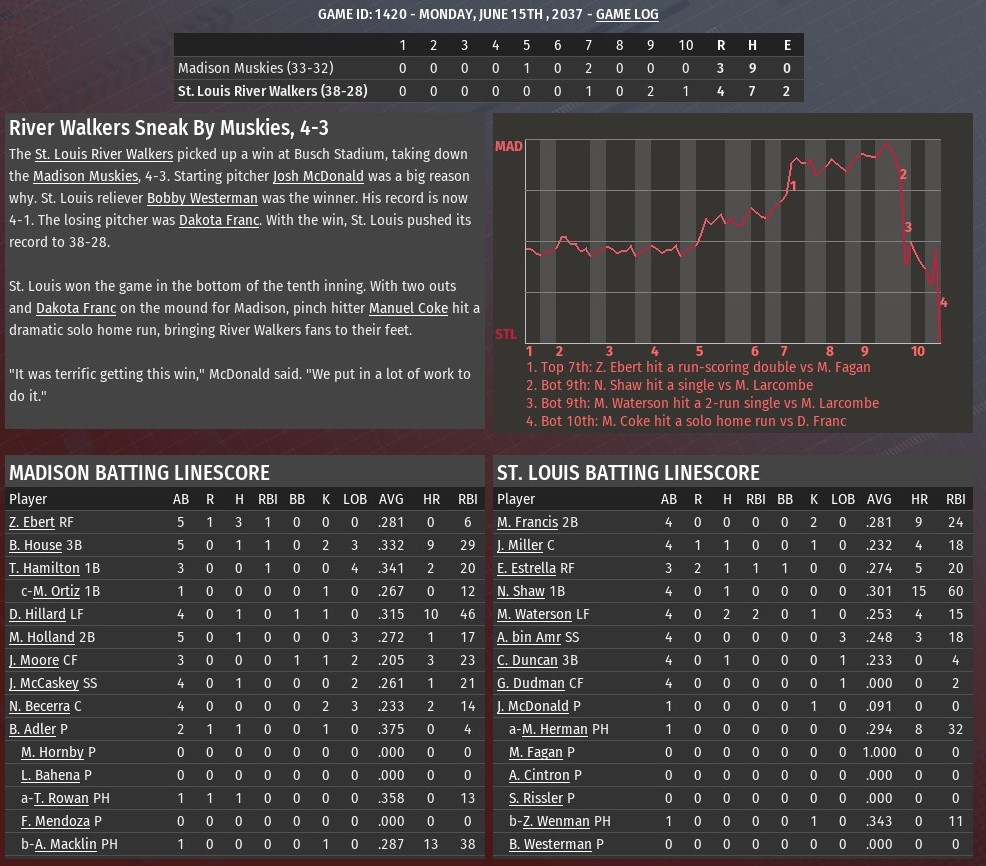View Josh McDonald's player page from recap

[318, 176]
